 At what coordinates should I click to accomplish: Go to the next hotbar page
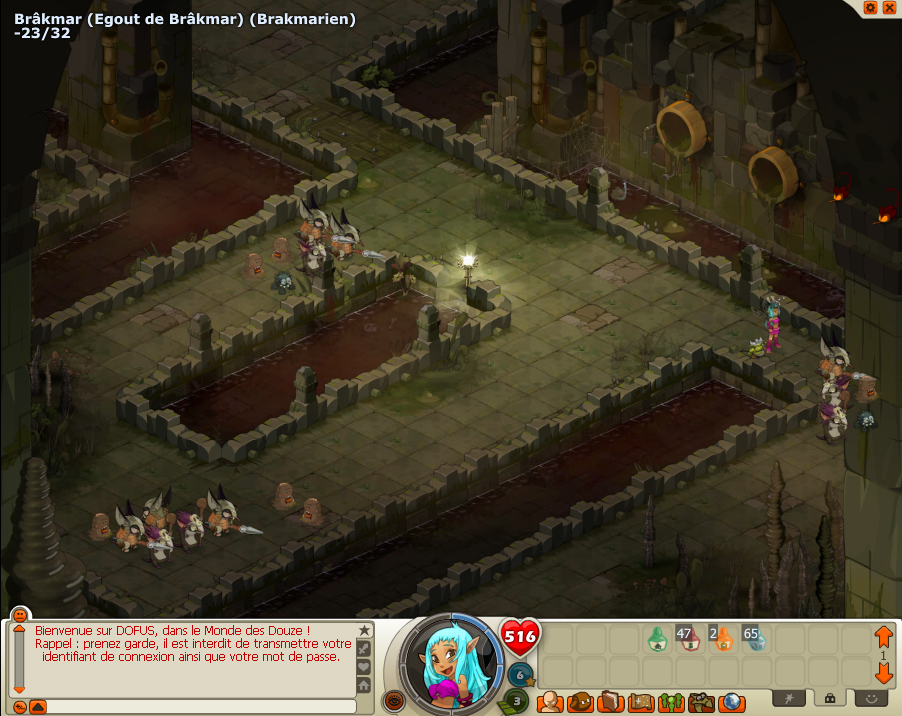click(883, 671)
